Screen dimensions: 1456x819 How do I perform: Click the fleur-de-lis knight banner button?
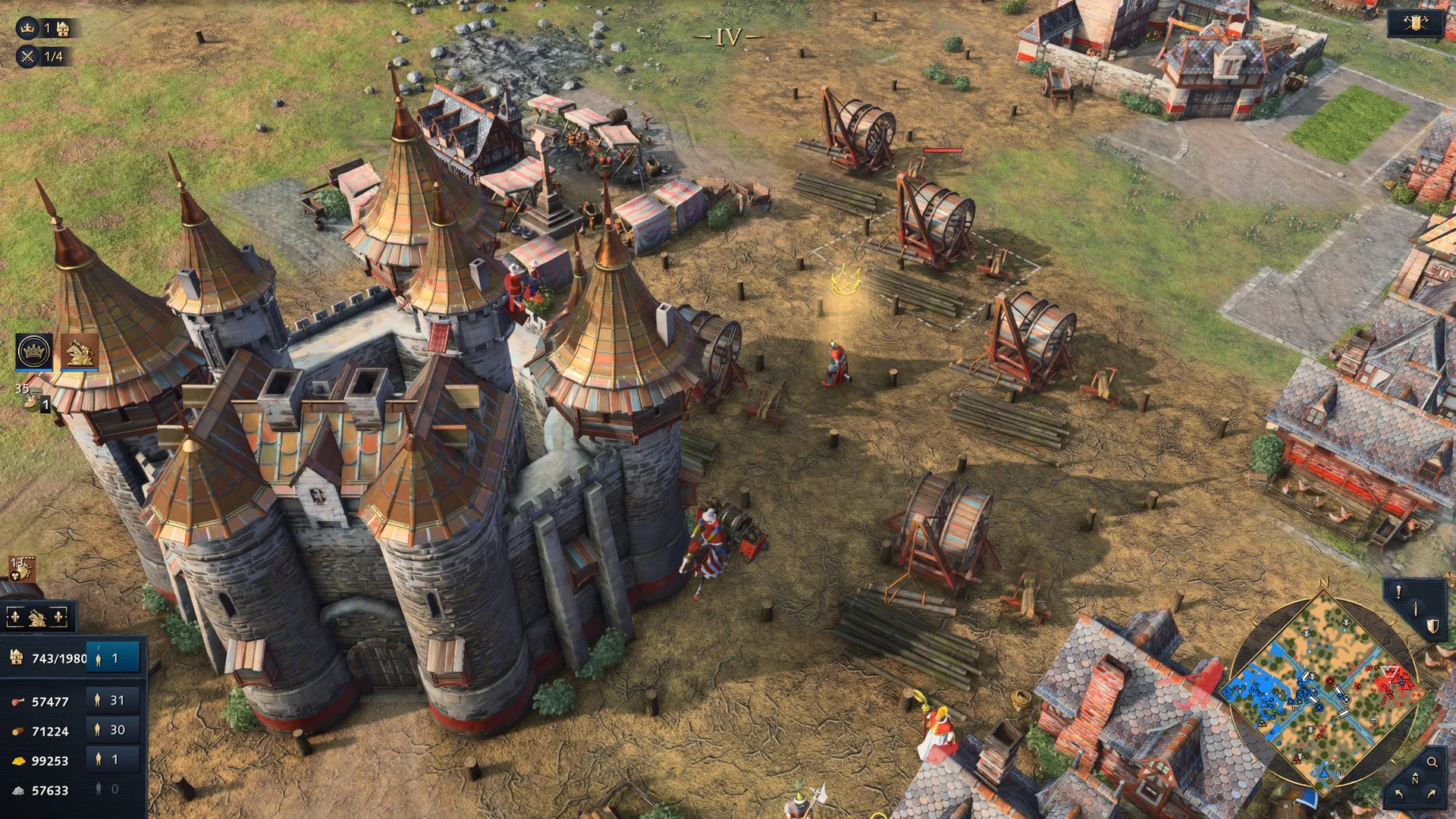38,618
